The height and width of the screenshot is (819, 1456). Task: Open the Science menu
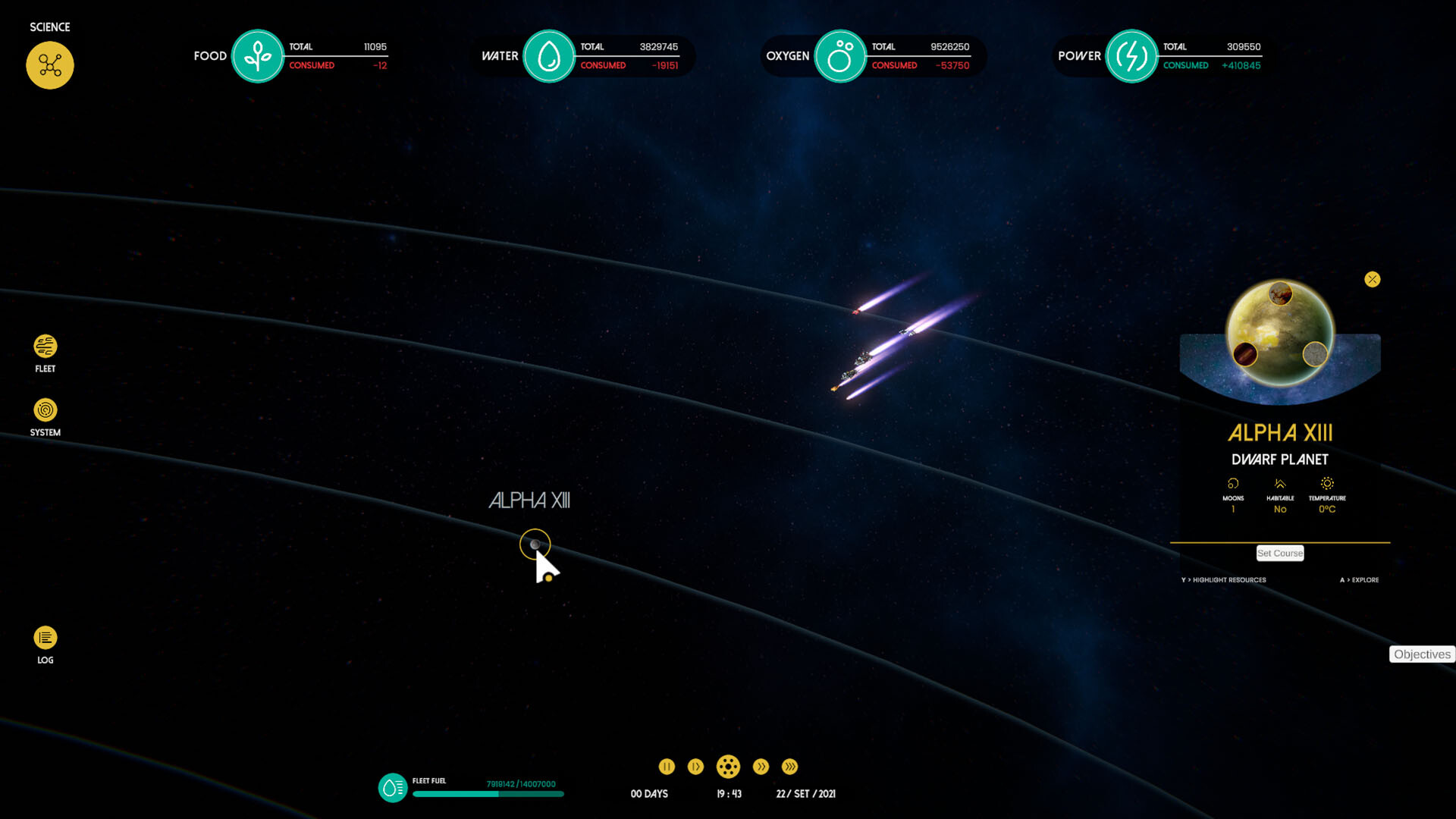50,65
